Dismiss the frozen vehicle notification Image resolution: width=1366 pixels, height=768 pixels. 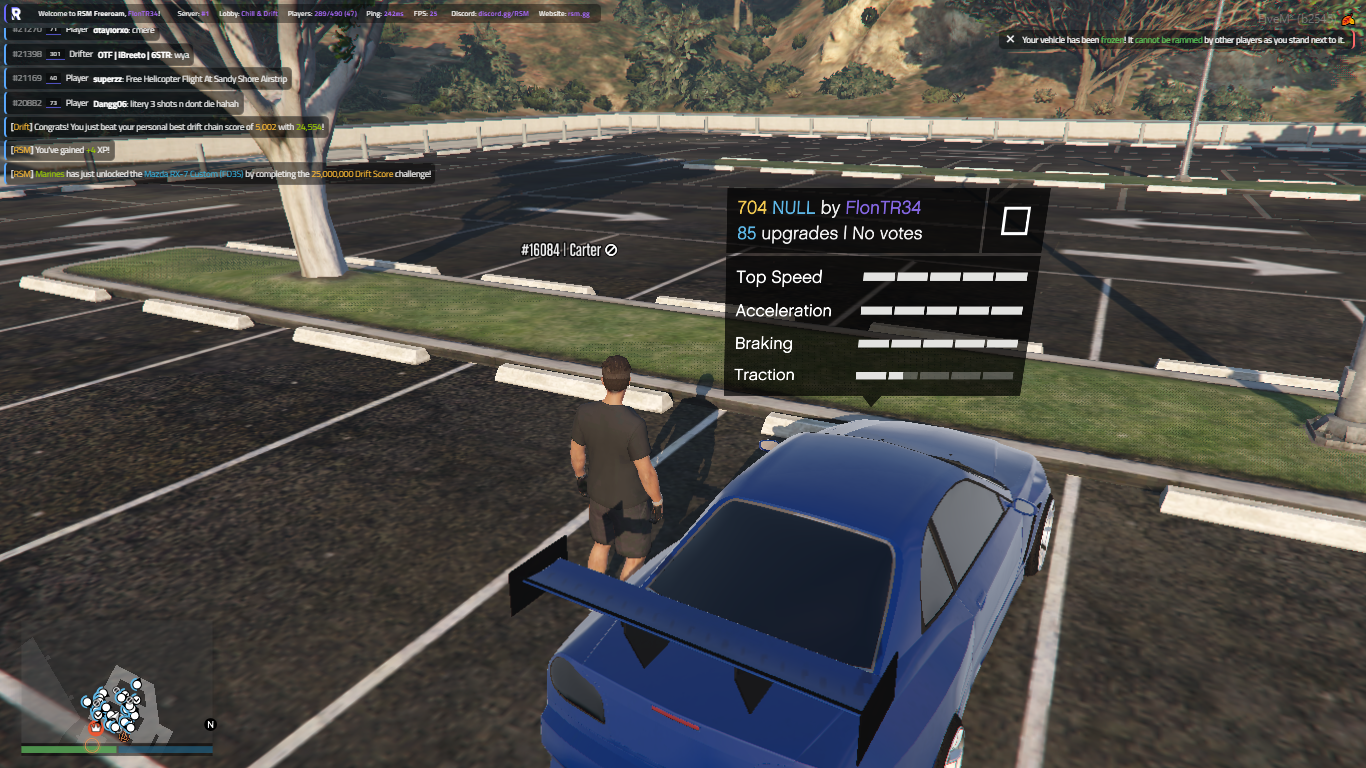click(1009, 39)
